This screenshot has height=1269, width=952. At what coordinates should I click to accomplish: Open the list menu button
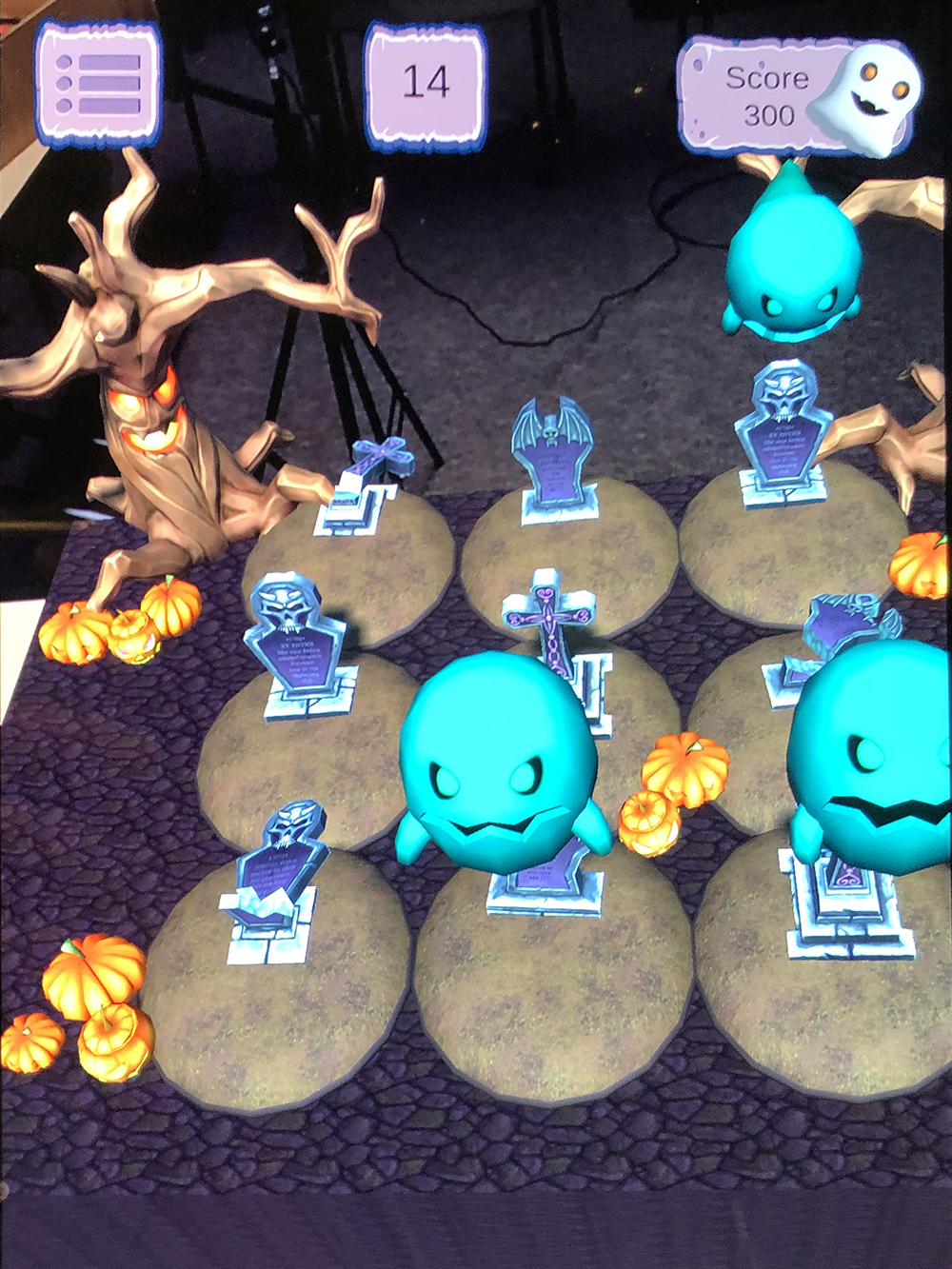point(98,84)
